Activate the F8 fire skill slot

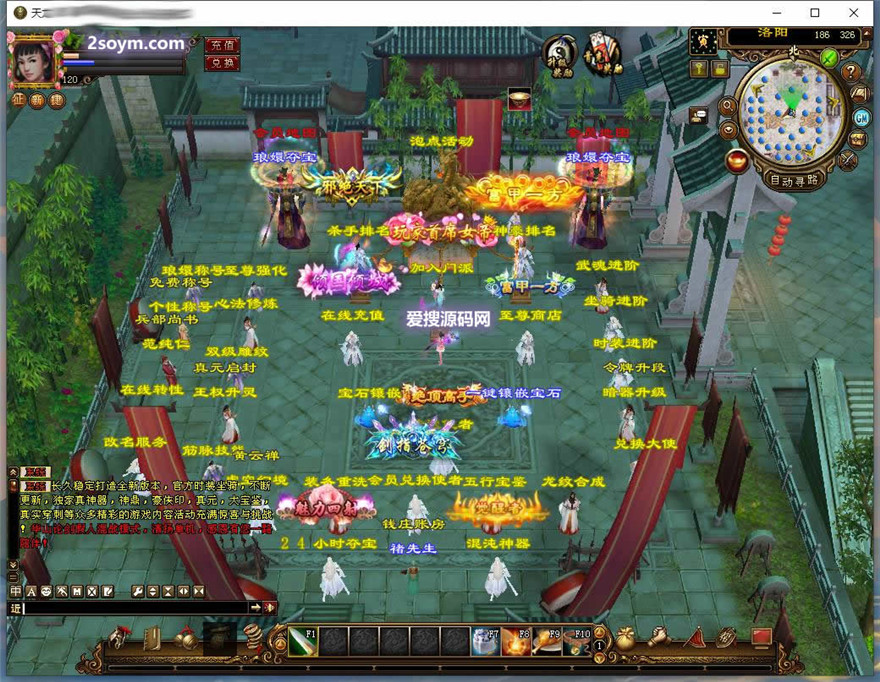tap(517, 641)
